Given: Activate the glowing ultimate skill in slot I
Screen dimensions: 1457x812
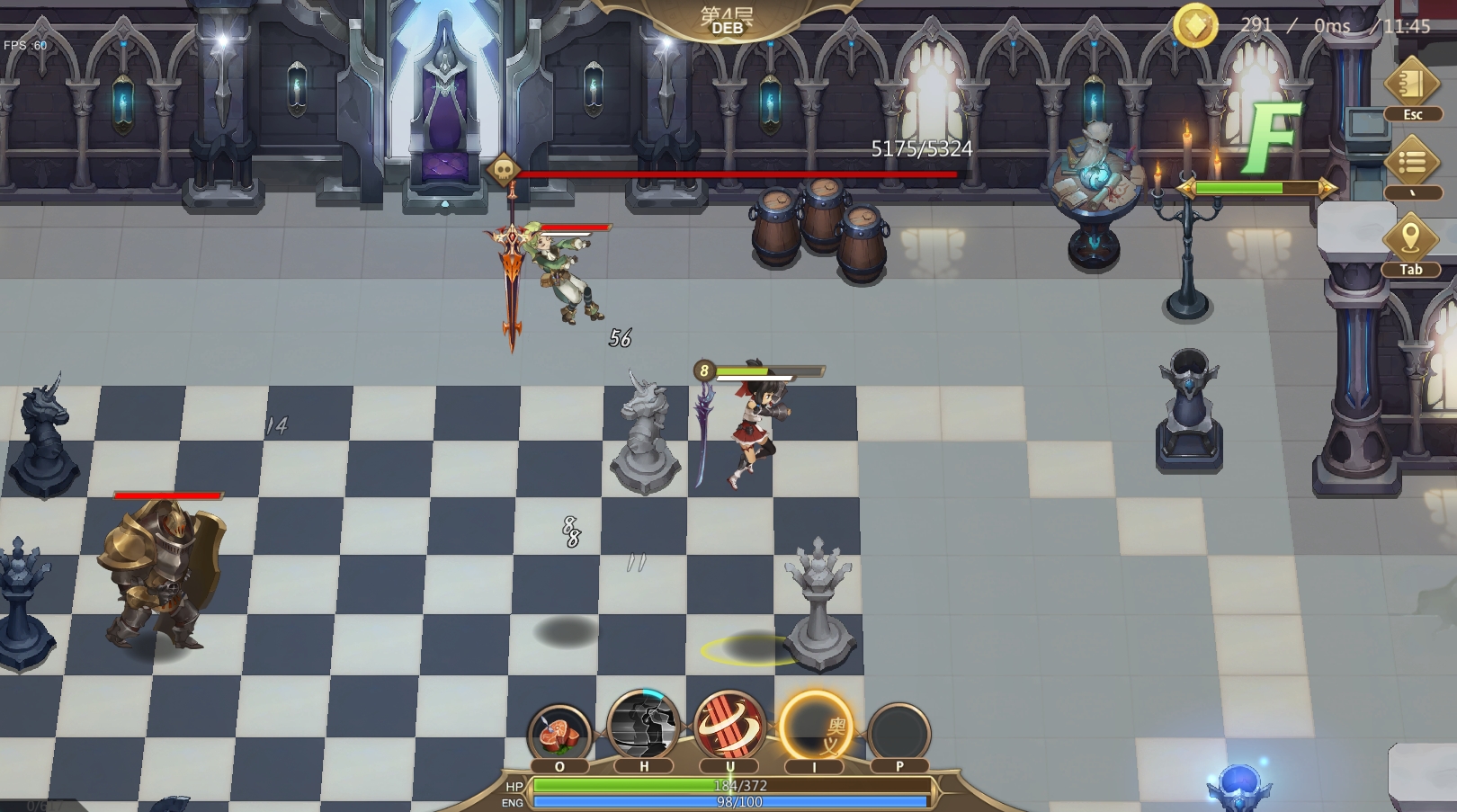Looking at the screenshot, I should pos(814,727).
